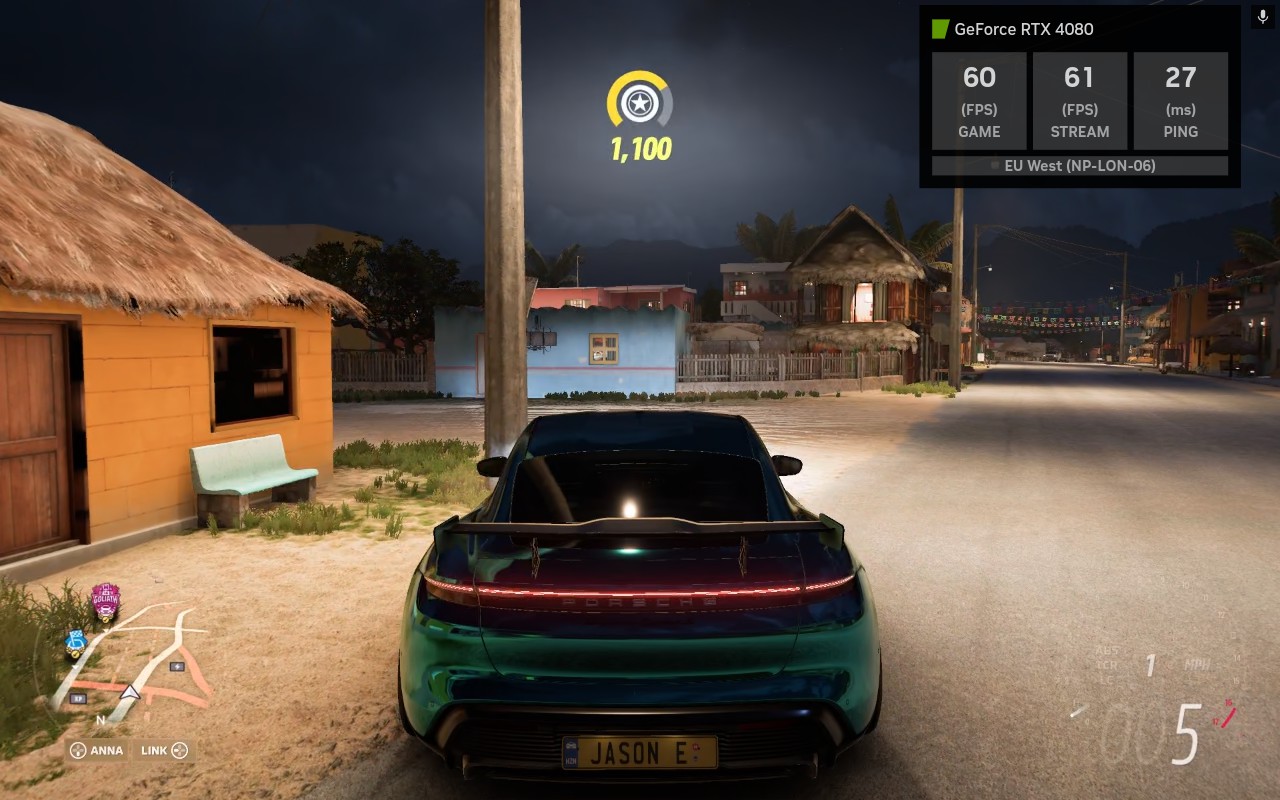This screenshot has height=800, width=1280.
Task: Select the lightning fast travel marker on the minimap
Action: point(177,666)
